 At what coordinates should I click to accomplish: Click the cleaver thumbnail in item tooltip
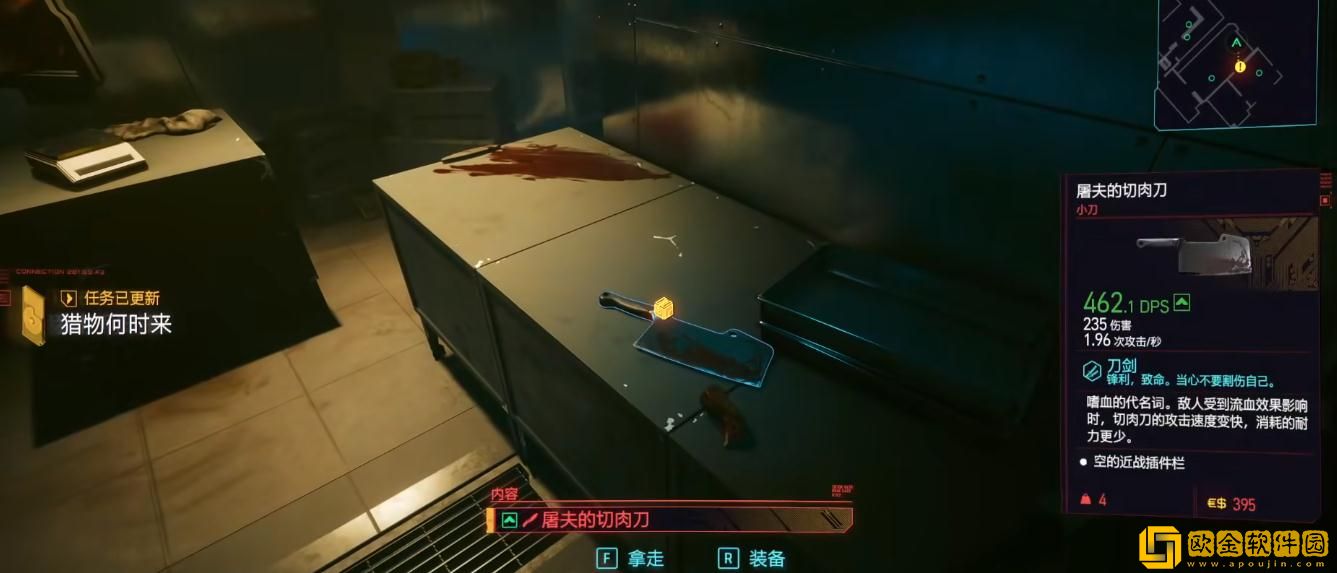[1194, 256]
